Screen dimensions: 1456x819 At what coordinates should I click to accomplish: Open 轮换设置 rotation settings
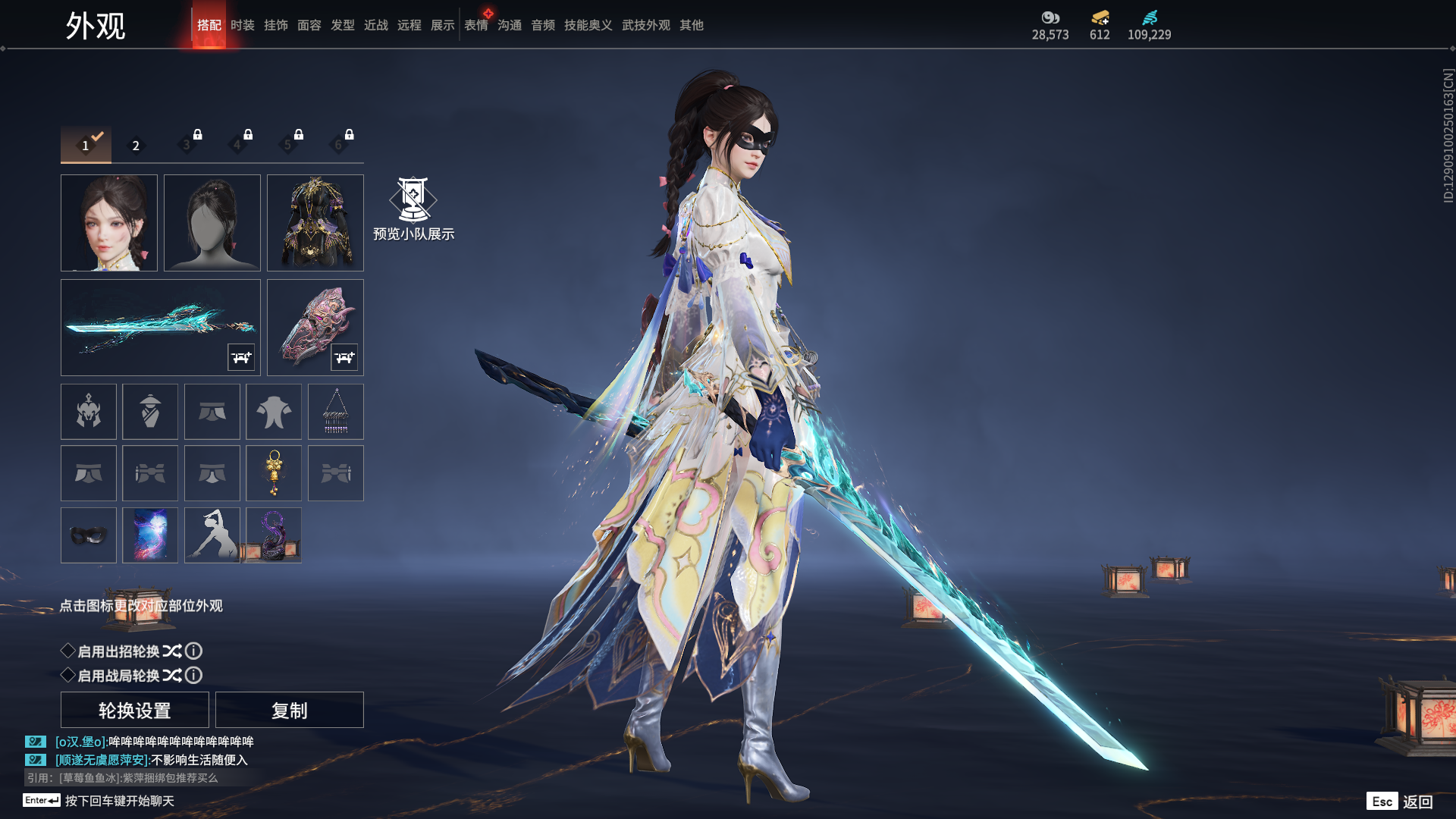pyautogui.click(x=135, y=710)
